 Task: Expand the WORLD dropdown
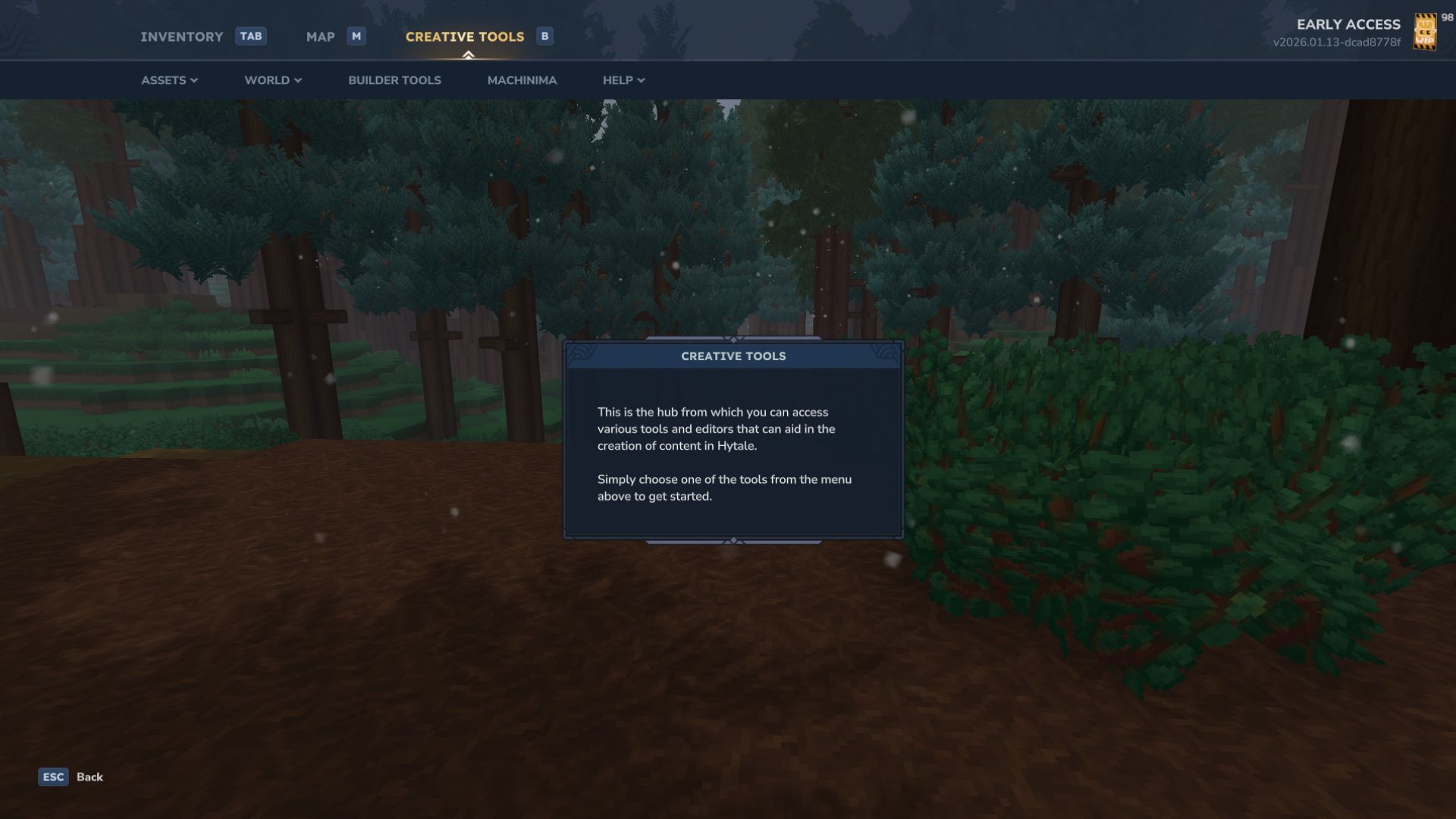271,80
